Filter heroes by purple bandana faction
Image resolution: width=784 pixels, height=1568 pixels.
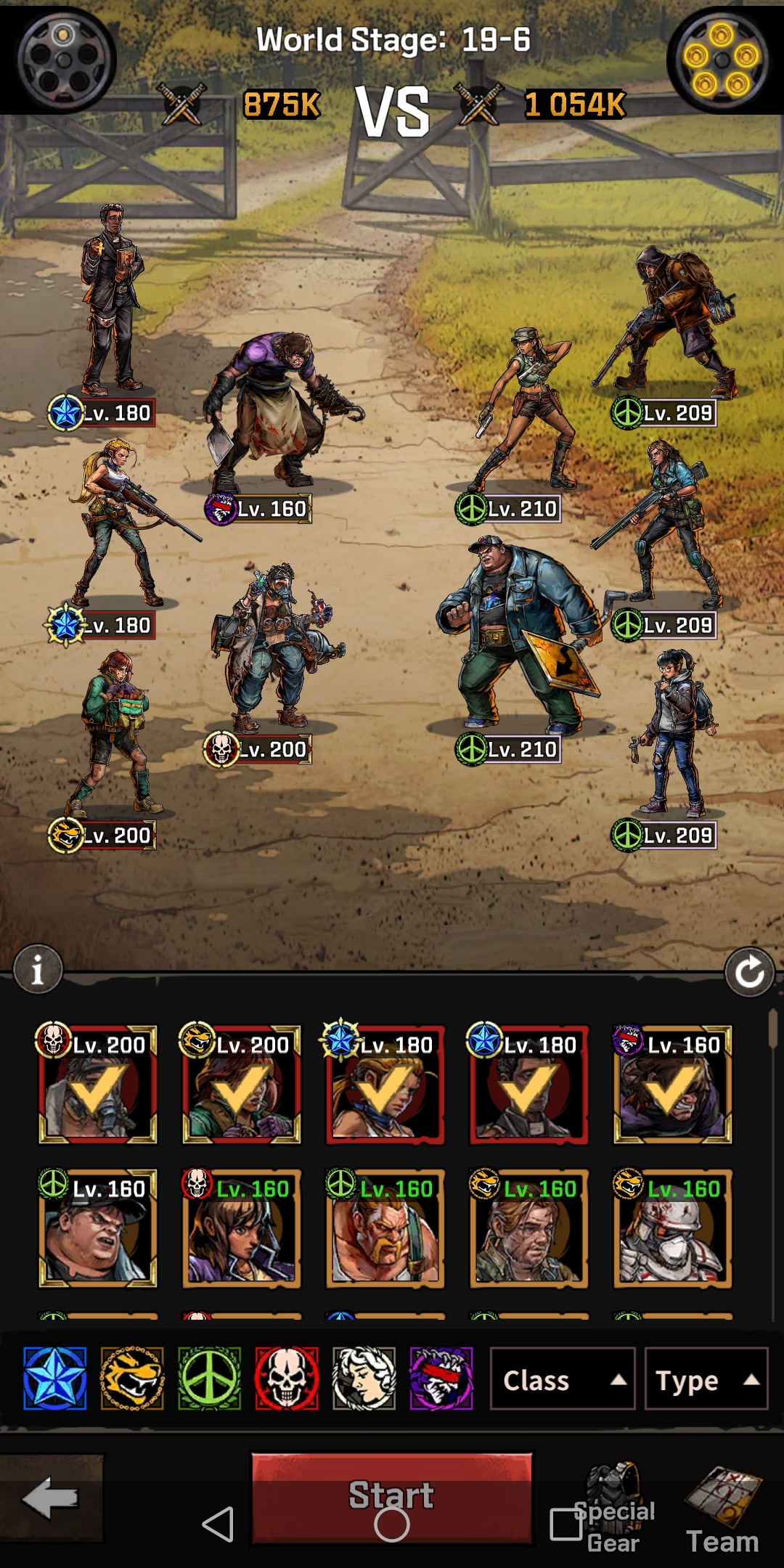point(441,1378)
